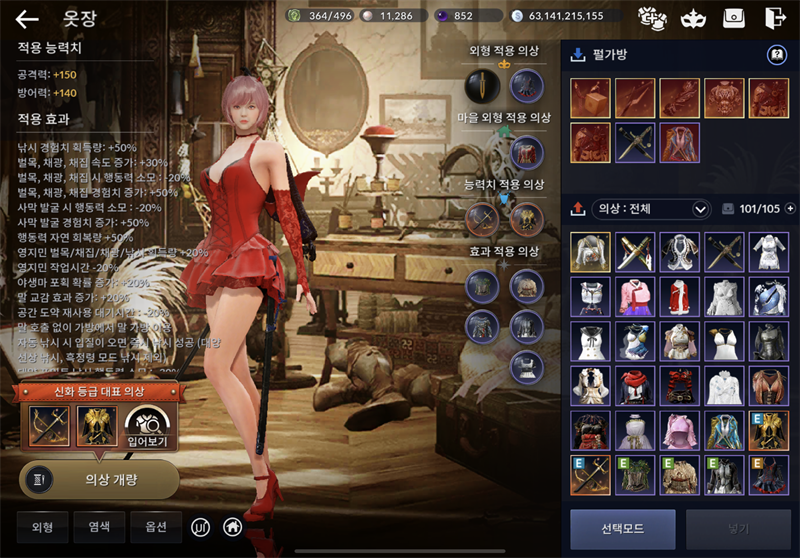Pick the cube item in 펄가방
Screen dimensions: 800x558
590,98
